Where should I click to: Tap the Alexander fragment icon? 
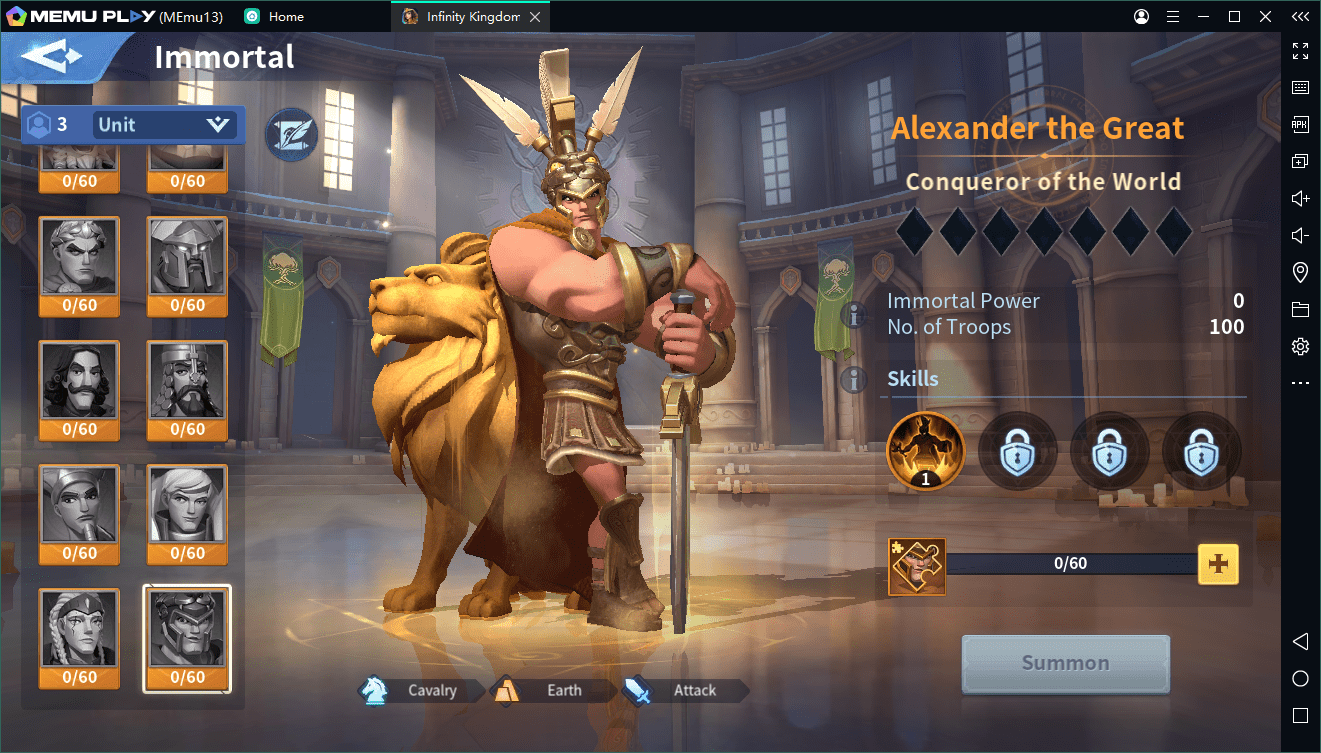916,566
